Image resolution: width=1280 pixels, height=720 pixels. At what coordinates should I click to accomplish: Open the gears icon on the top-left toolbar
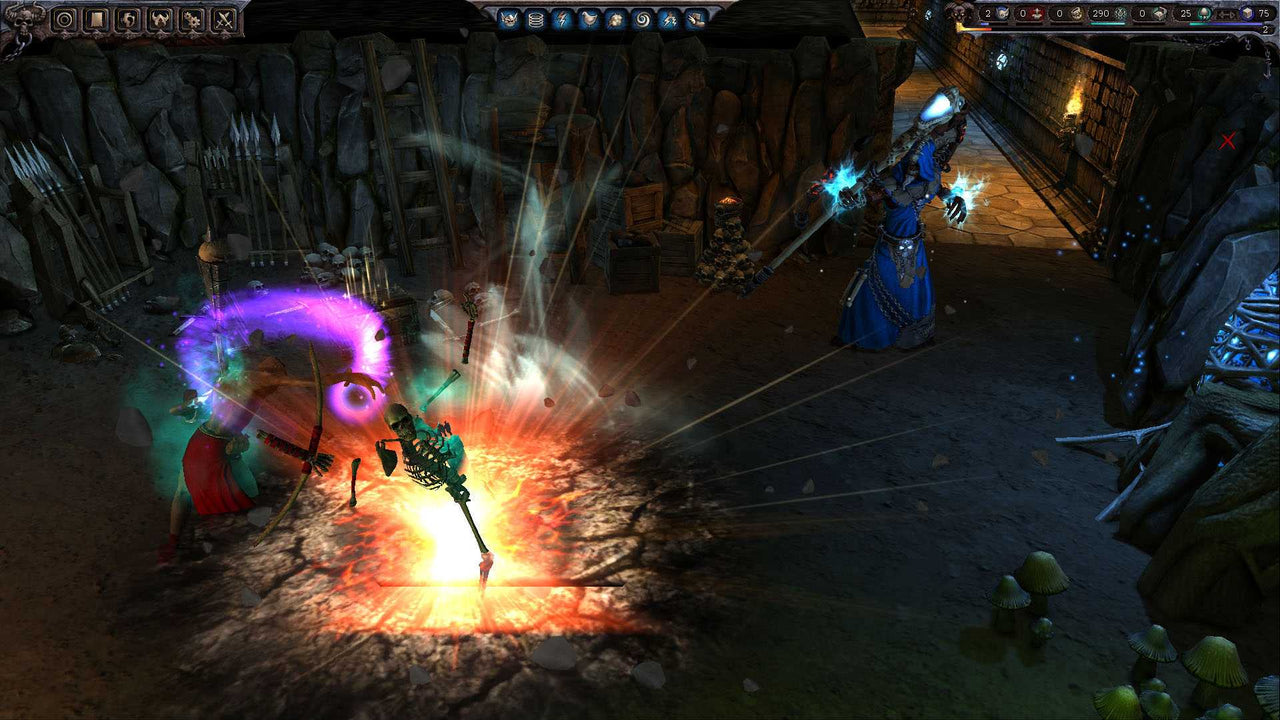pyautogui.click(x=191, y=20)
